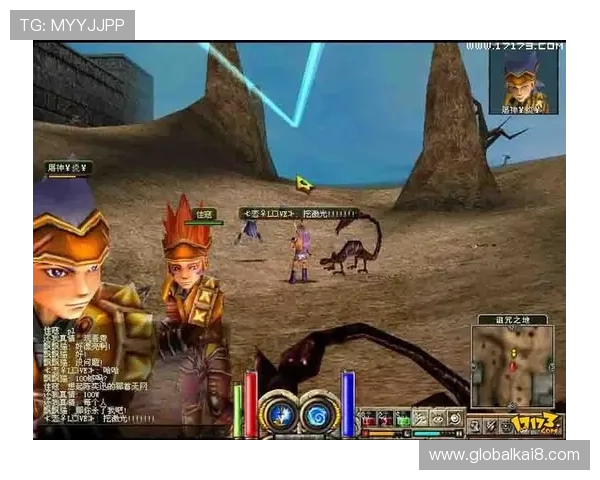Select the target portrait in the top corner
This screenshot has width=600, height=480.
coord(523,81)
